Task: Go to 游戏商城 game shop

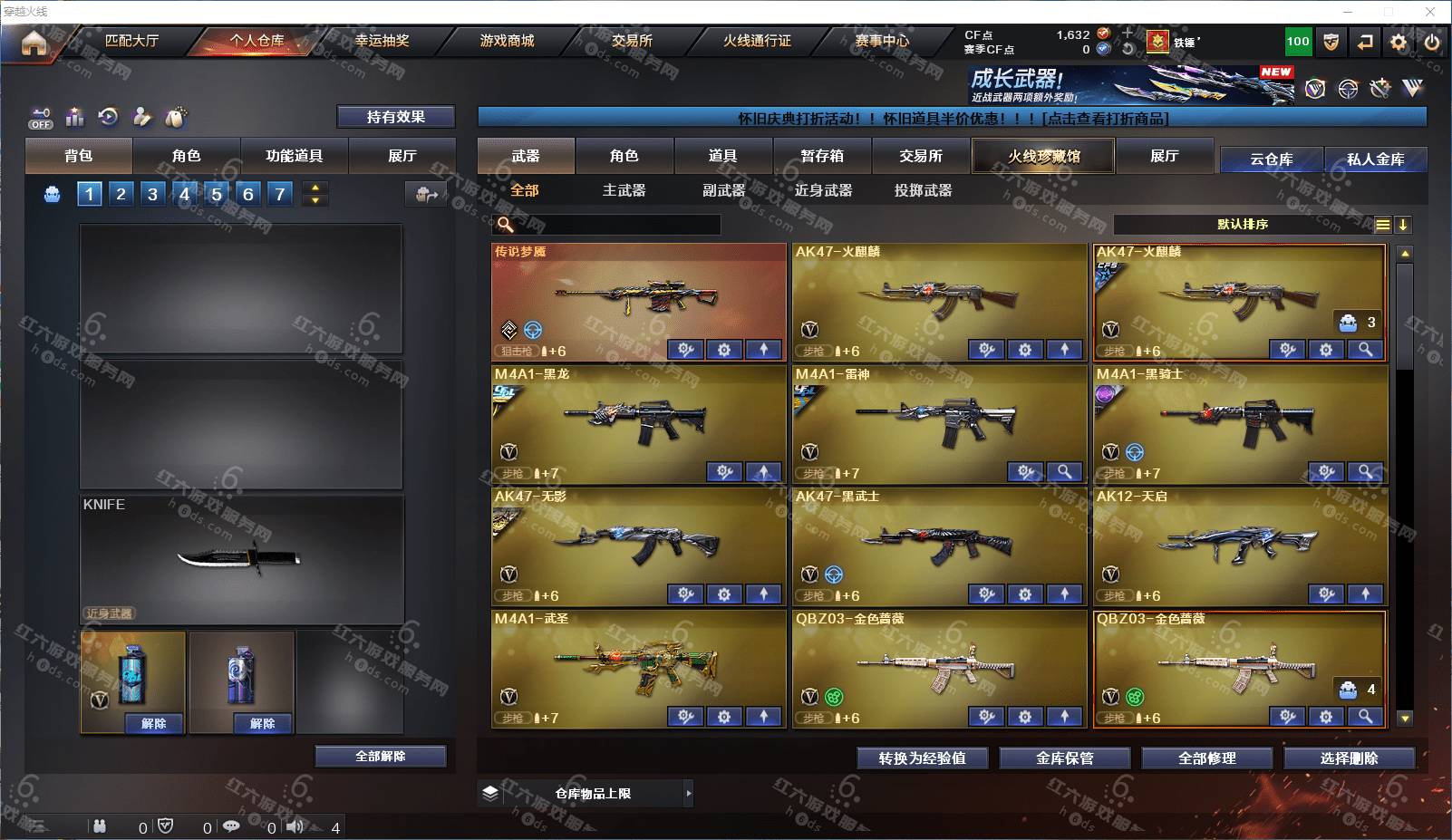Action: click(x=507, y=41)
